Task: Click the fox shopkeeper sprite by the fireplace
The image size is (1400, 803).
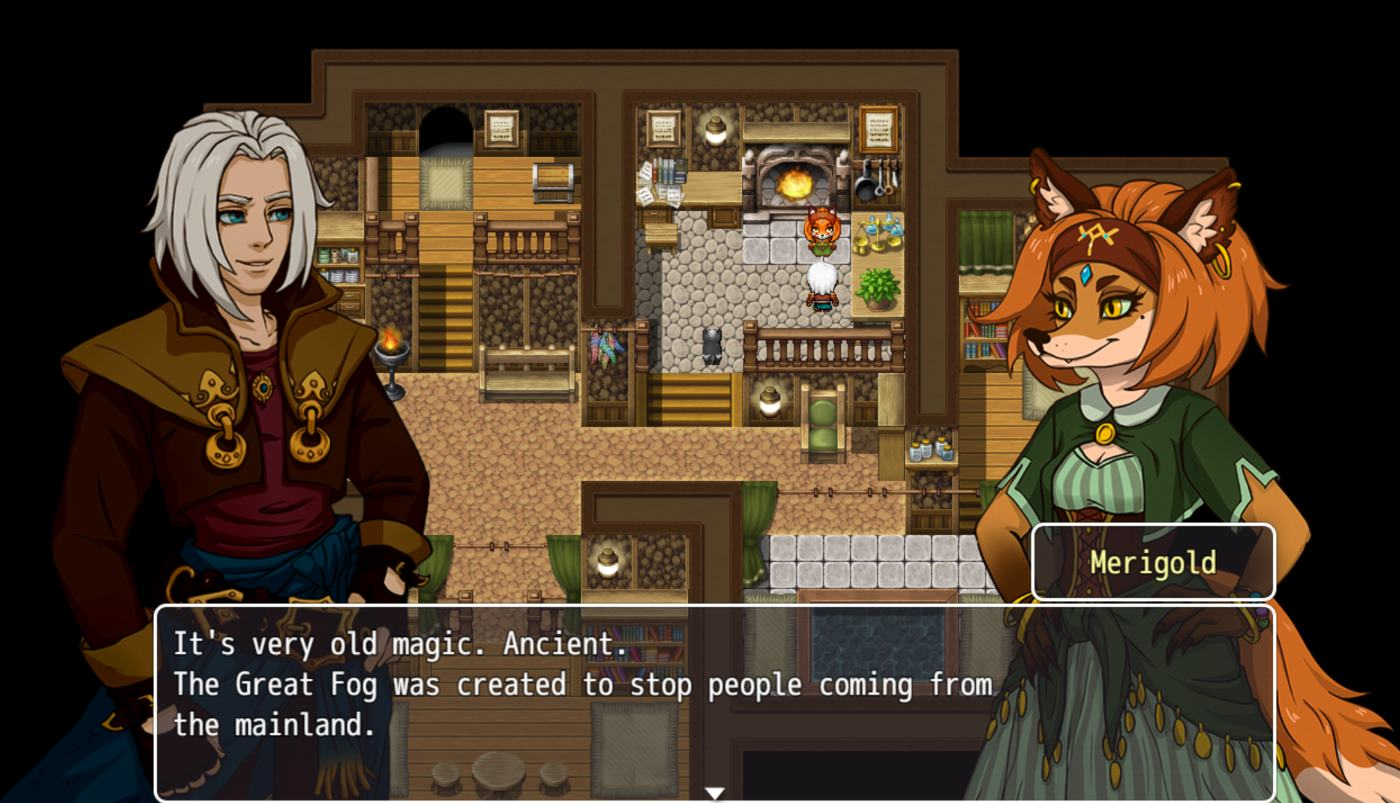Action: coord(822,230)
